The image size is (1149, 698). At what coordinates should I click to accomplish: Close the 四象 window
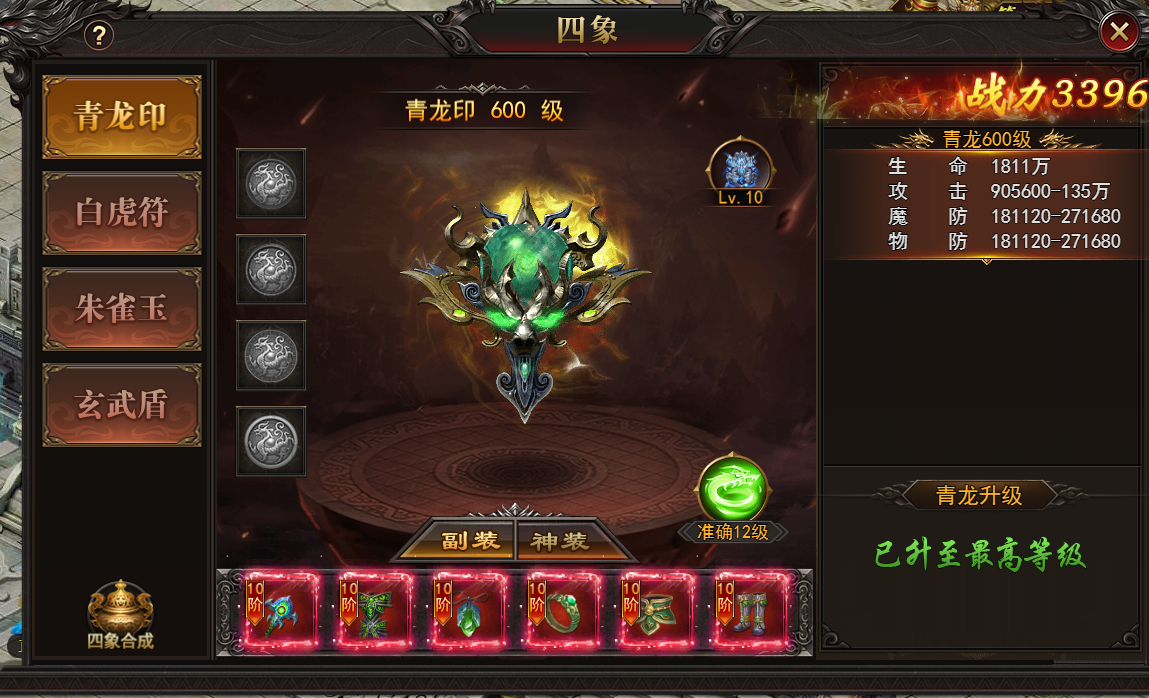(1119, 33)
